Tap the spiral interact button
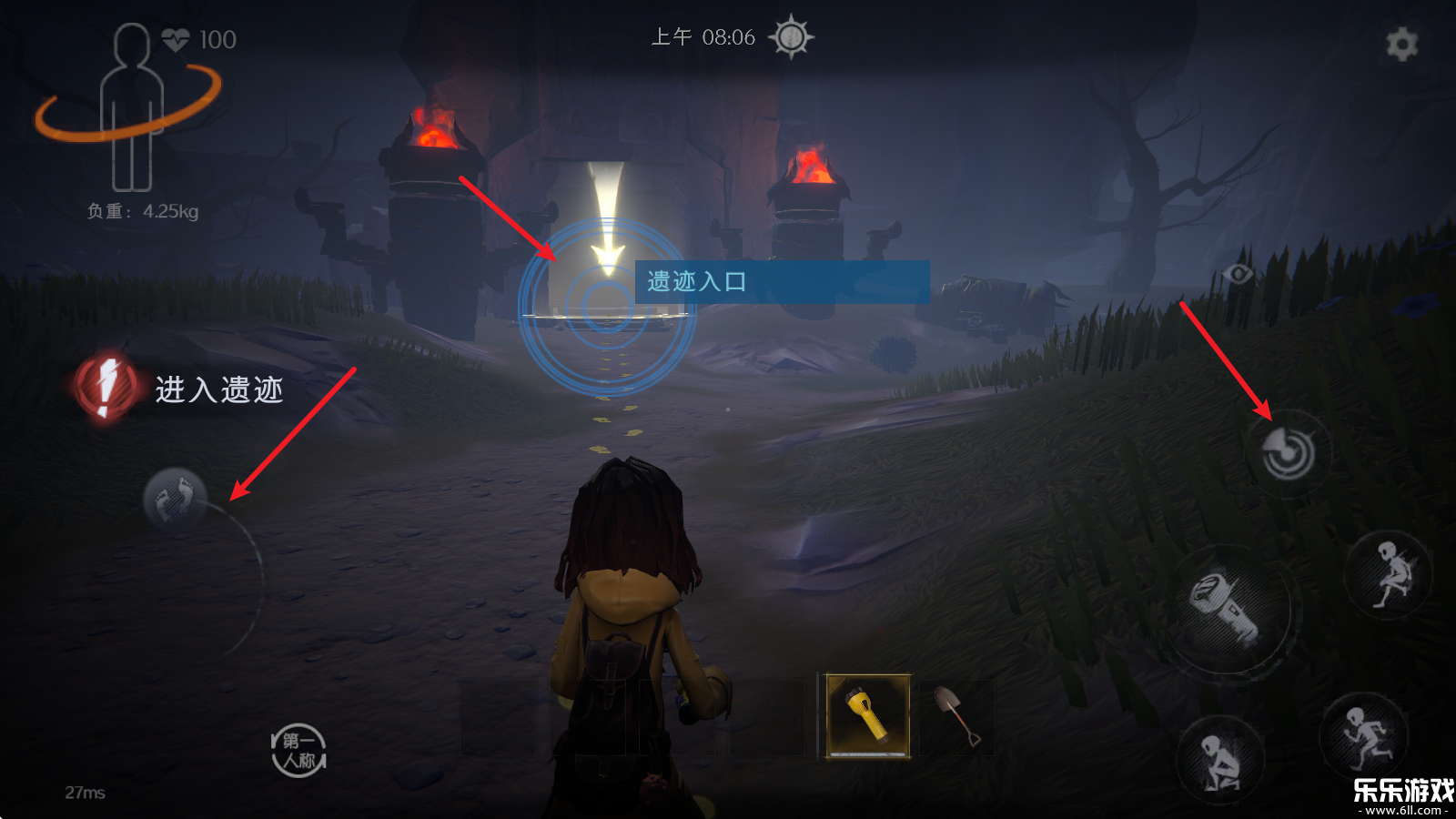This screenshot has height=819, width=1456. 1288,451
